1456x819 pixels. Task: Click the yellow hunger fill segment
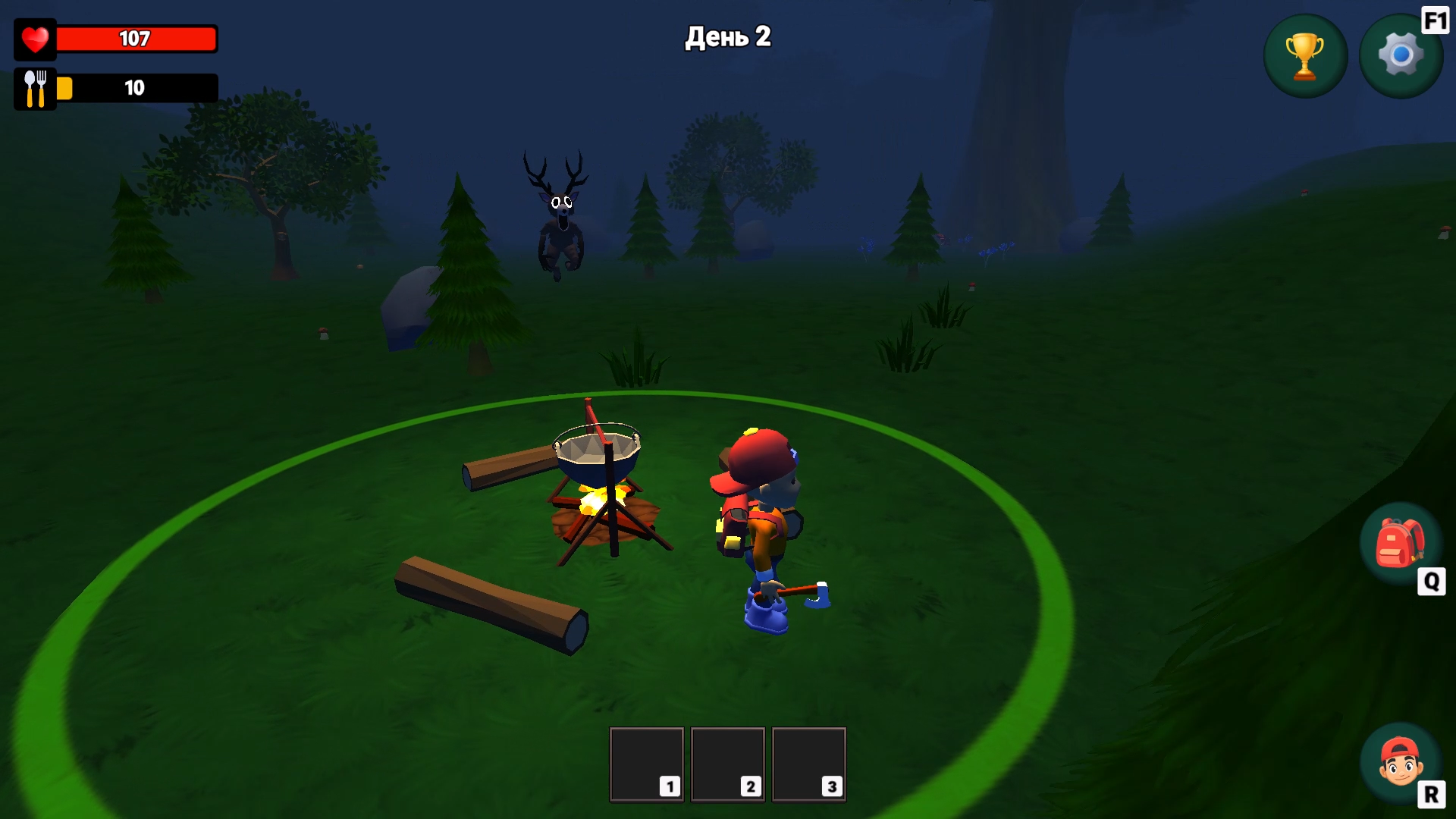pos(66,87)
